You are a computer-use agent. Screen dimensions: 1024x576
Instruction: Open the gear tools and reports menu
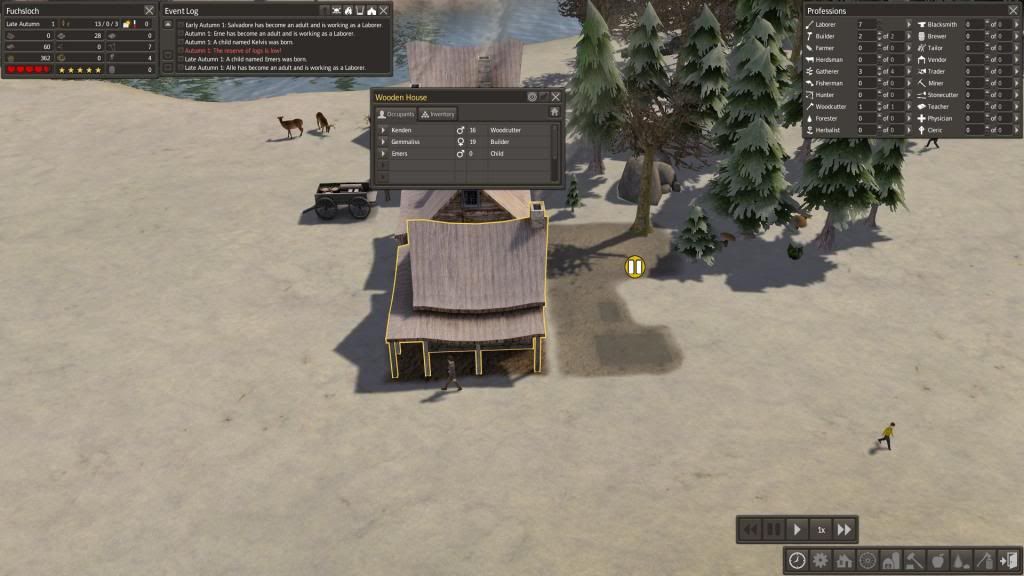pyautogui.click(x=820, y=560)
